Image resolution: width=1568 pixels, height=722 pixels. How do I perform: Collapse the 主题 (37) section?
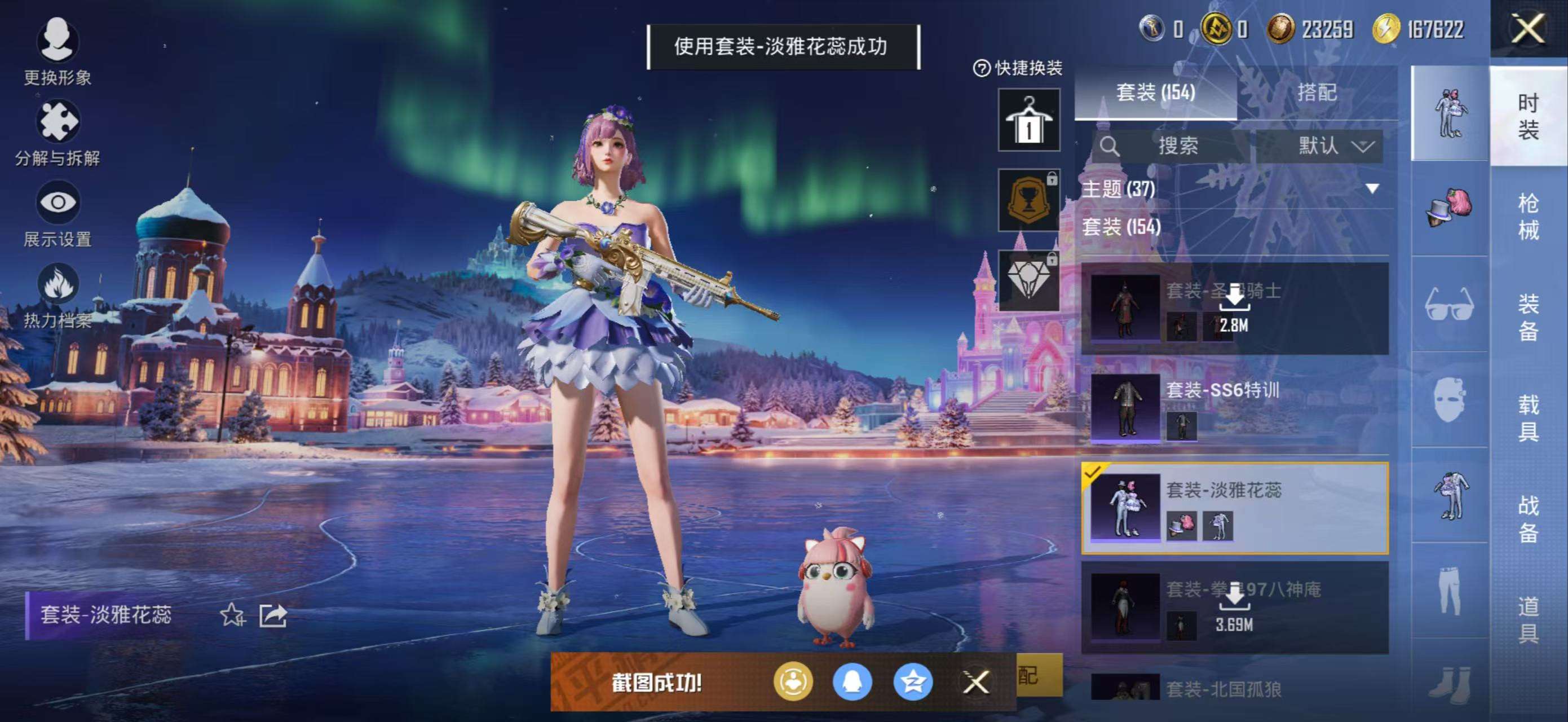[x=1372, y=189]
